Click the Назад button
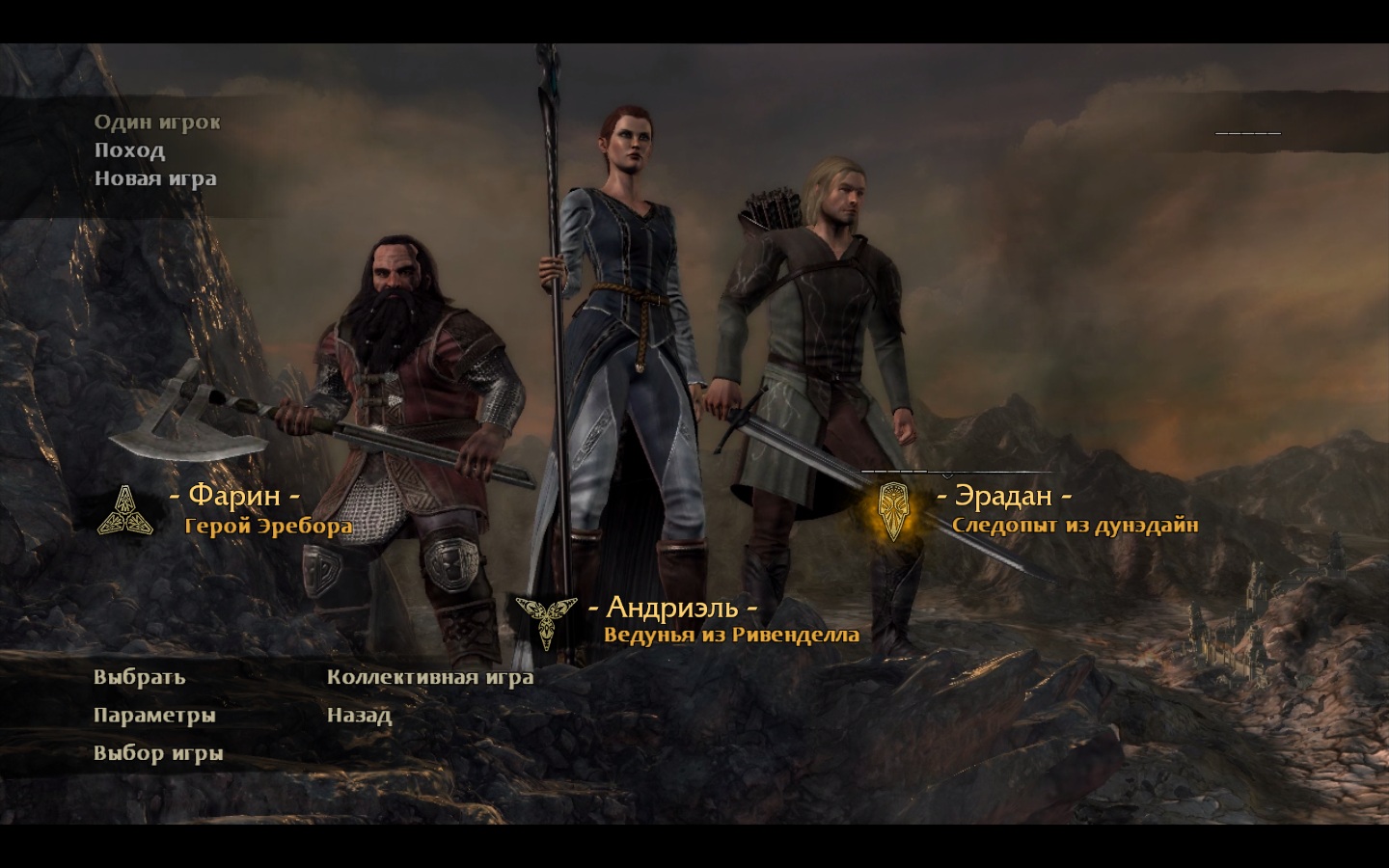This screenshot has width=1389, height=868. click(x=359, y=716)
